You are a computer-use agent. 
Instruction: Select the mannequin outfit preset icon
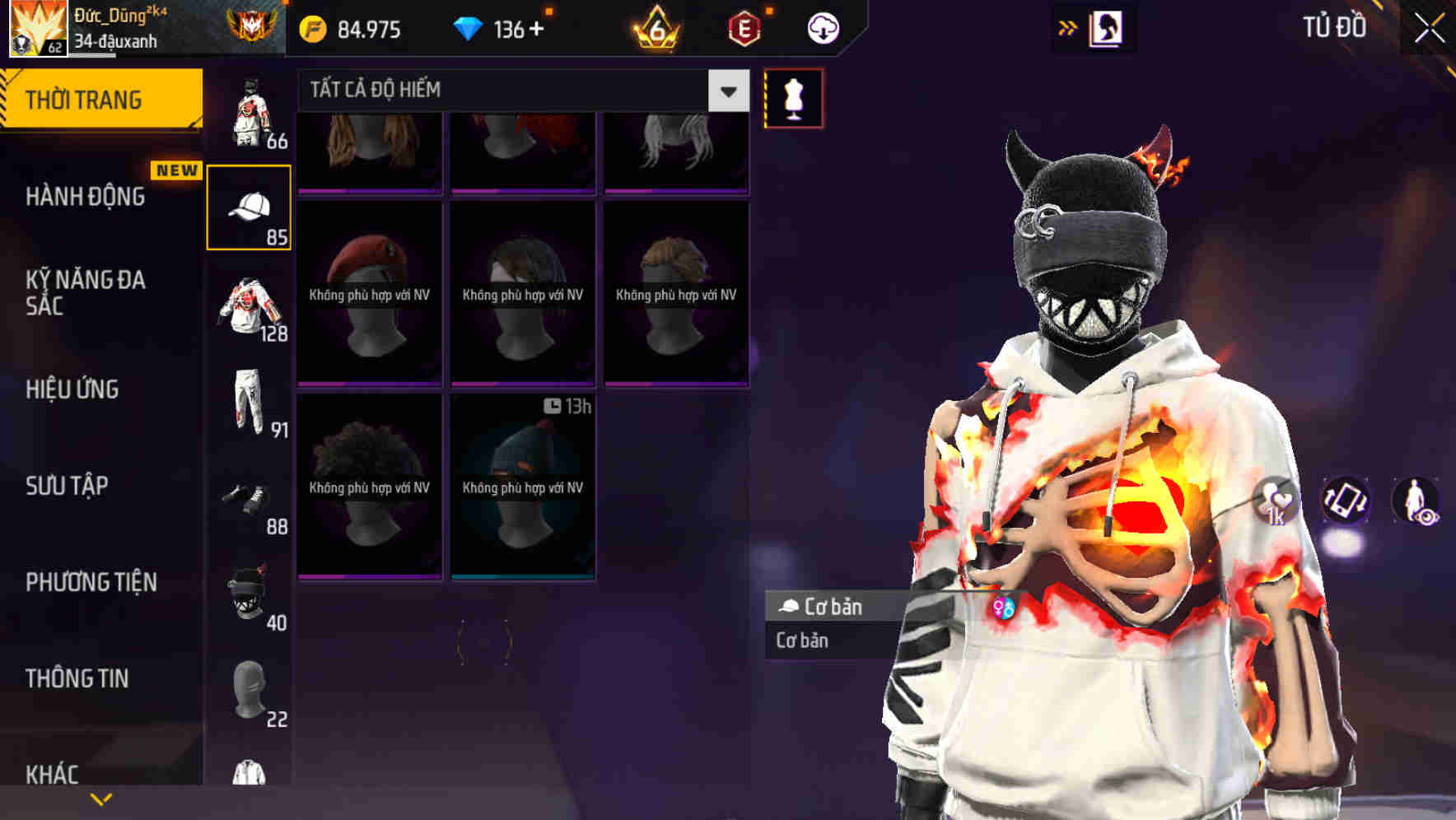(x=792, y=96)
